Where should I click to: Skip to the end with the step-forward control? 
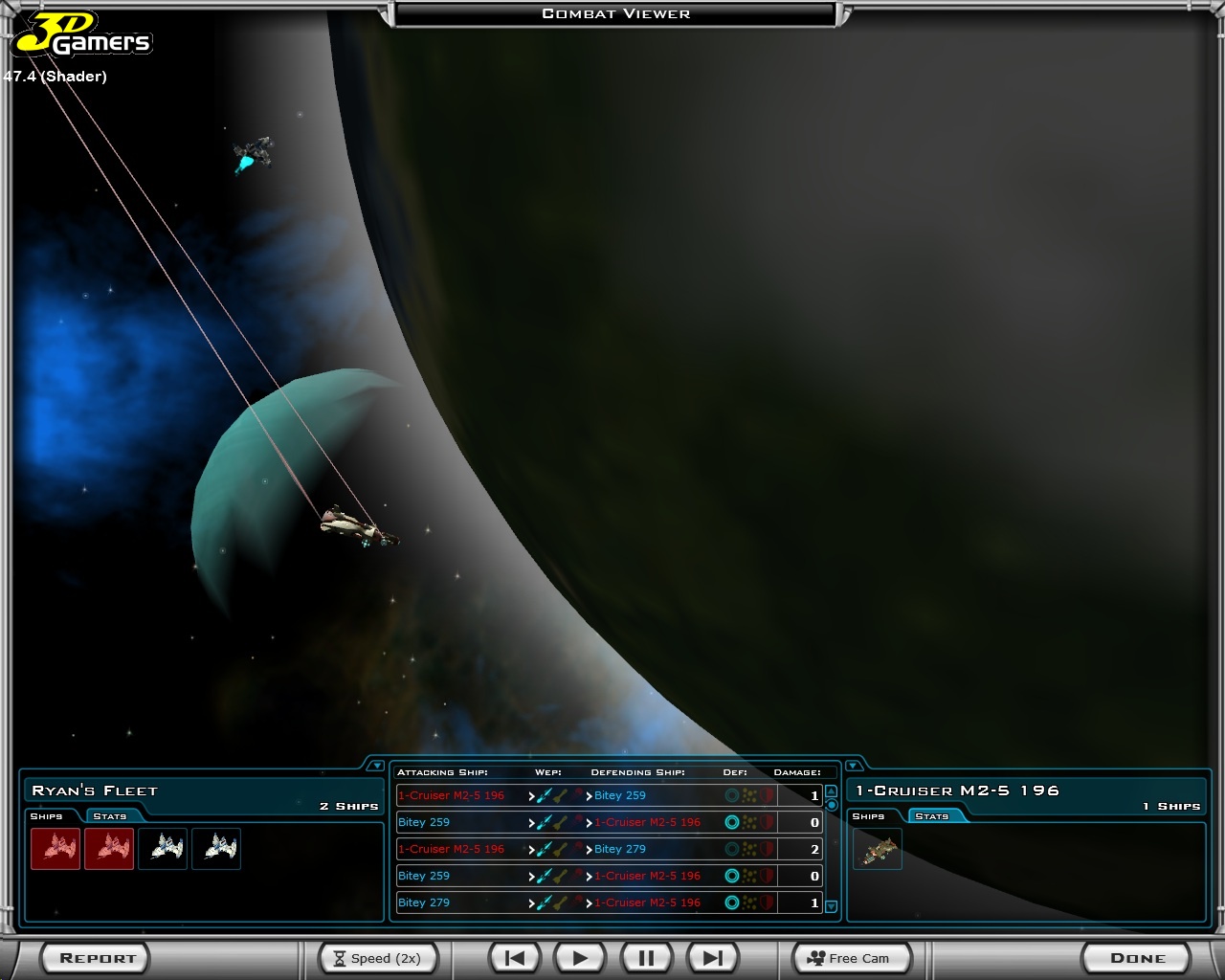pos(712,956)
